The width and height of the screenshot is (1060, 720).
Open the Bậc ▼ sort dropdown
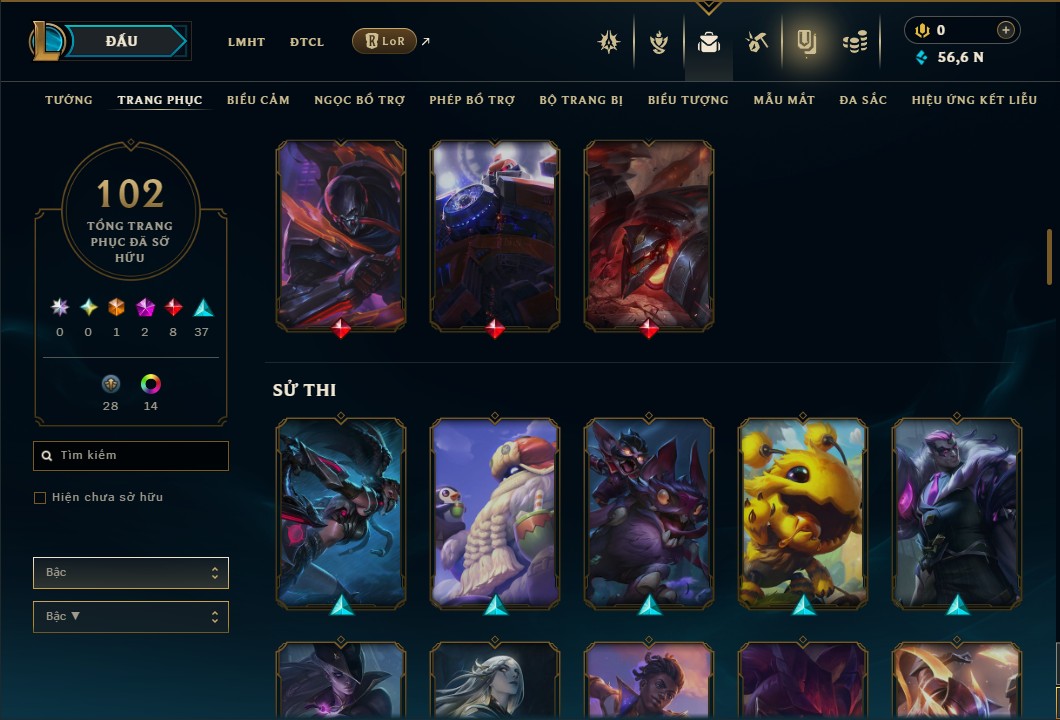coord(131,617)
